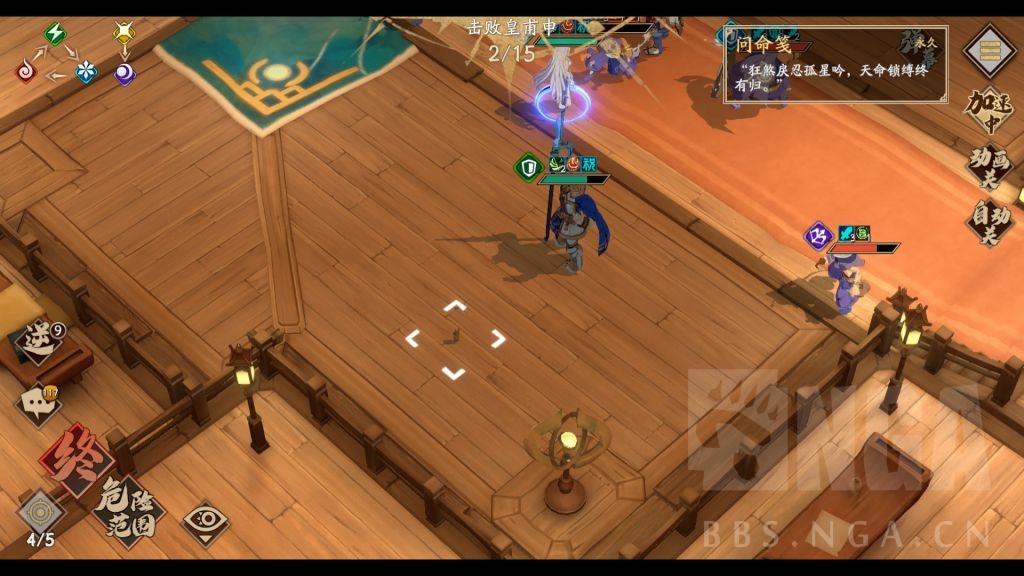
Task: Select the enemy with the purple class badge
Action: (846, 285)
